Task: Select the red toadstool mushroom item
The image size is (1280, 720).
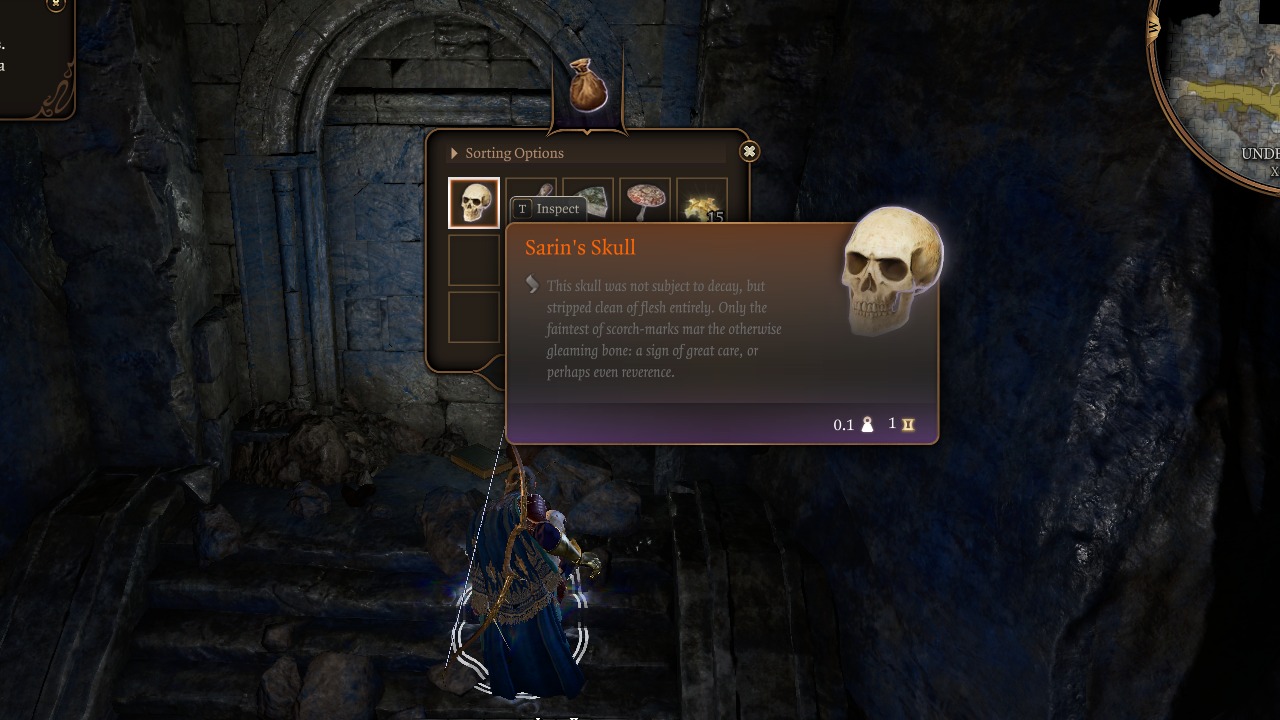Action: [x=645, y=200]
